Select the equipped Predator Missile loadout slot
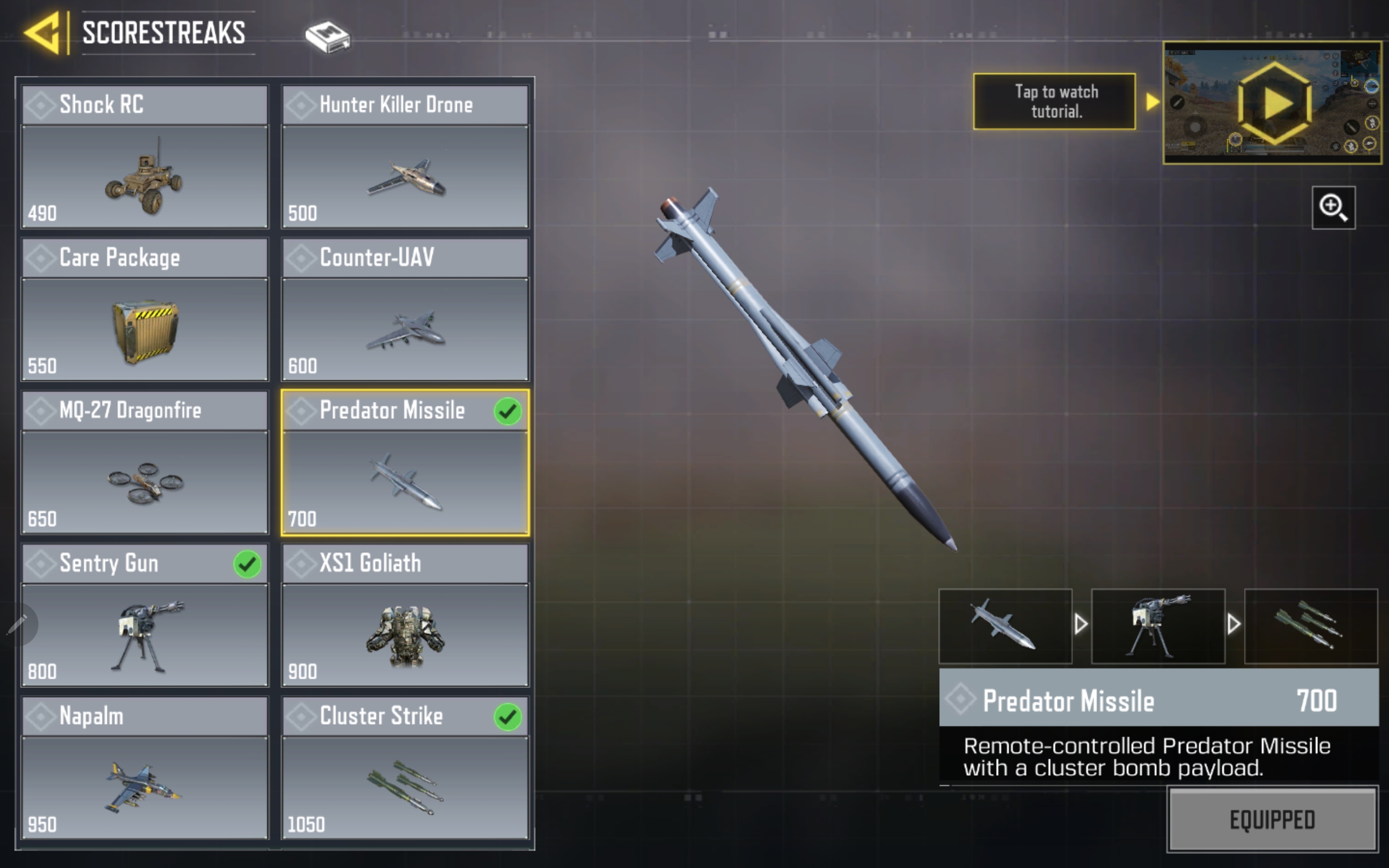The height and width of the screenshot is (868, 1389). pyautogui.click(x=1005, y=626)
